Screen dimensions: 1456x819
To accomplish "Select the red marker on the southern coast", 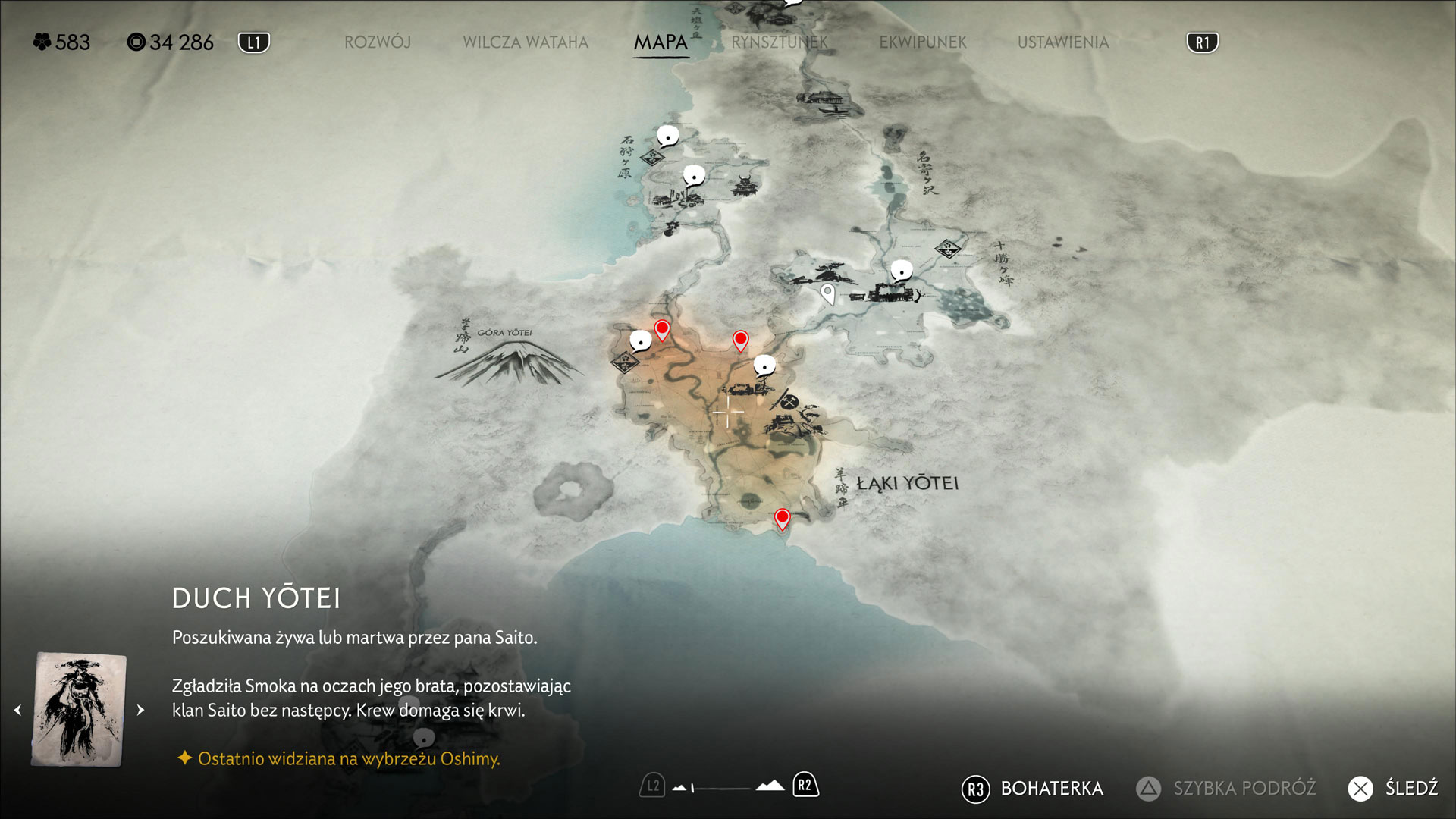I will click(x=782, y=519).
